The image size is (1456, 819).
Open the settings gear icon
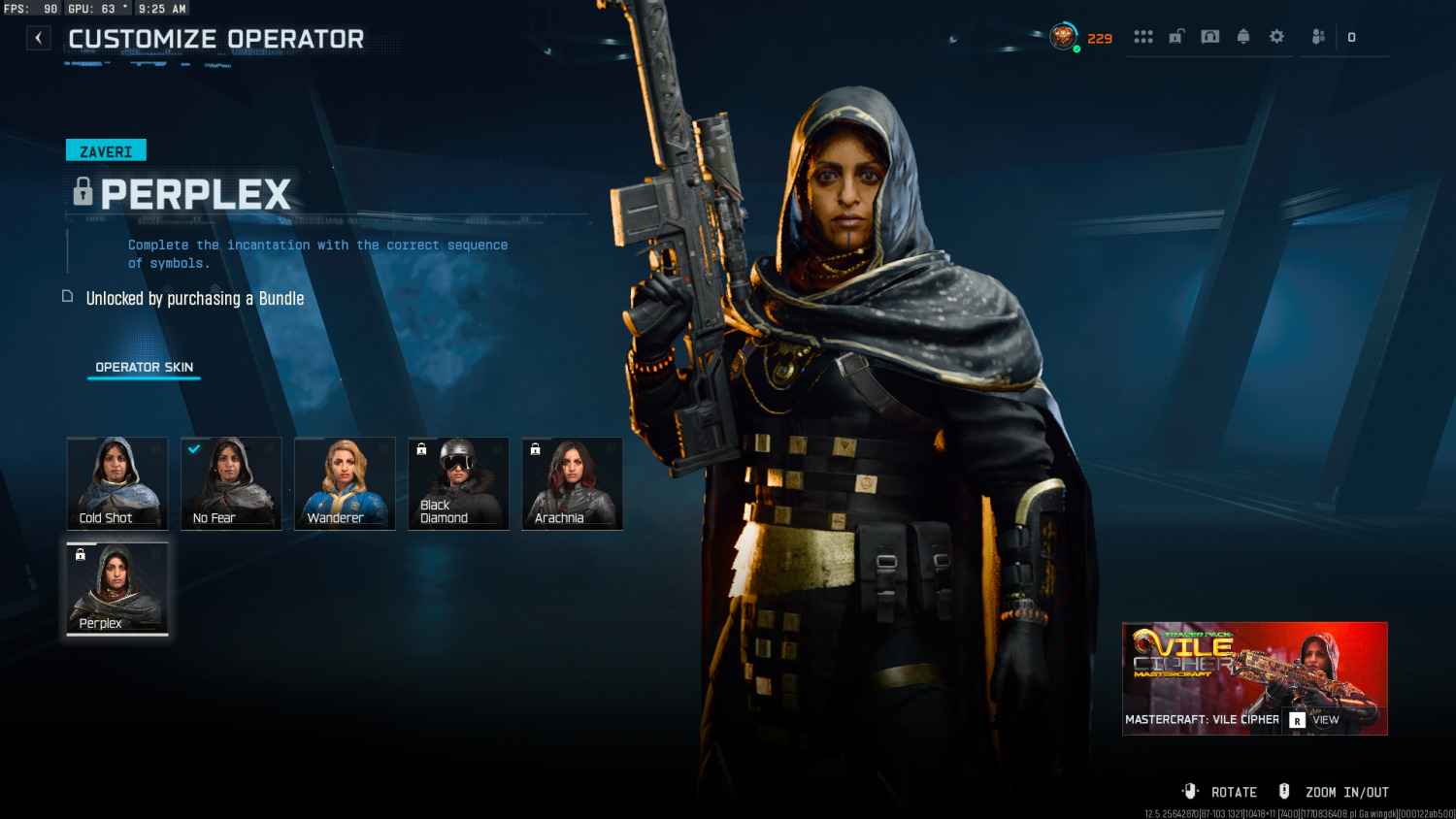[x=1276, y=37]
